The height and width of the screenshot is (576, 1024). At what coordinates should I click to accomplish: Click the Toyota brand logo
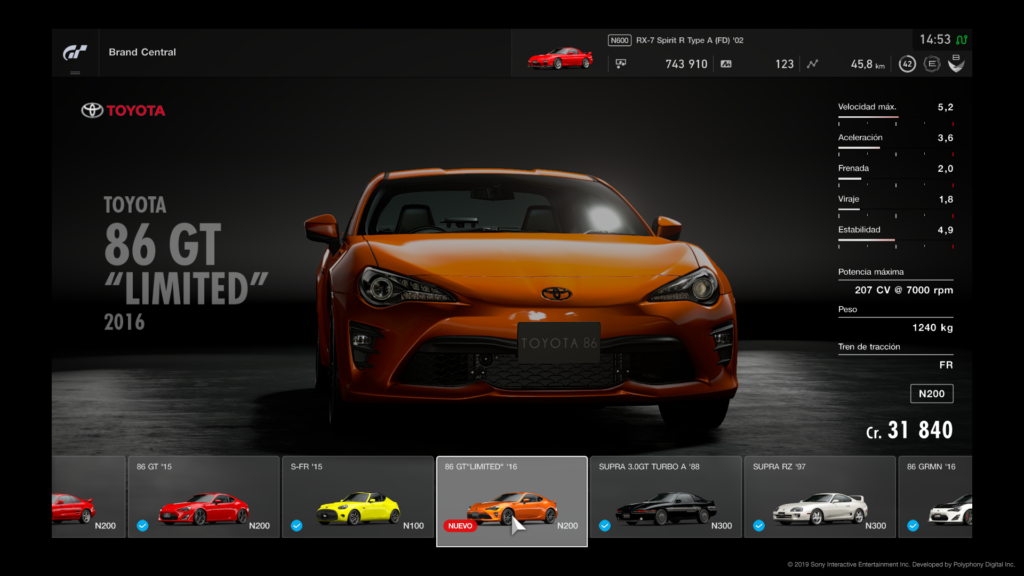[x=123, y=110]
